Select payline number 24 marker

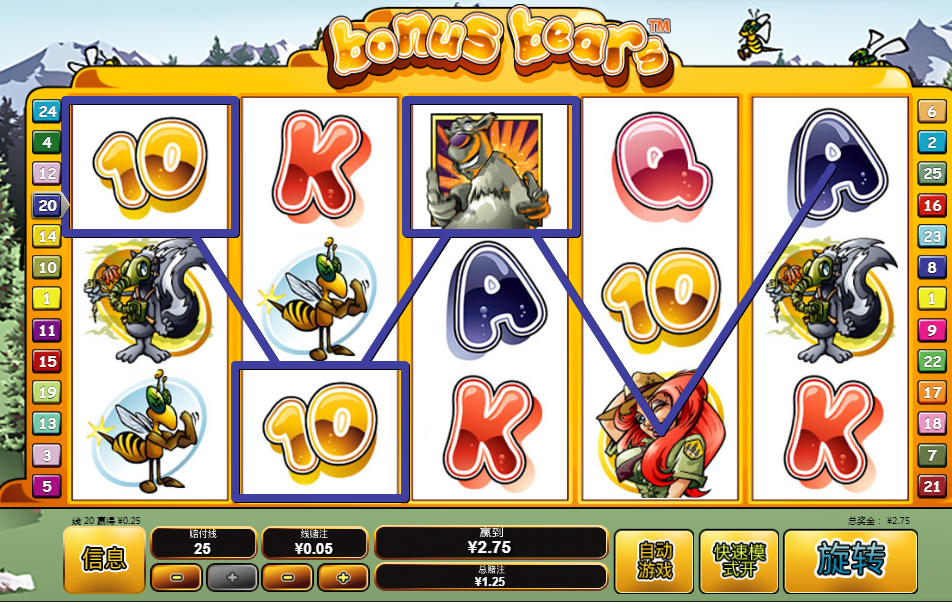(47, 111)
